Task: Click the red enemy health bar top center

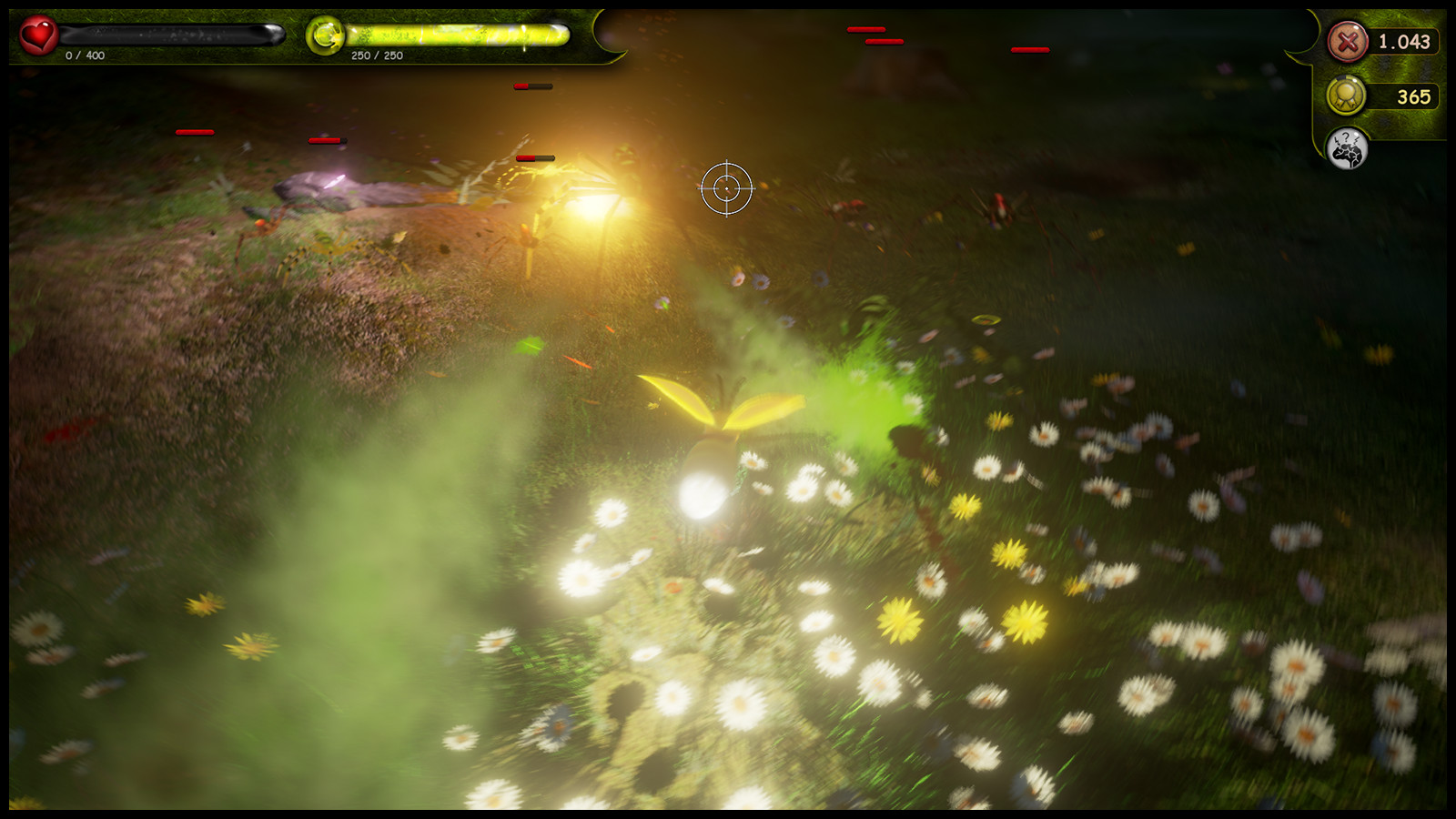Action: pos(864,30)
